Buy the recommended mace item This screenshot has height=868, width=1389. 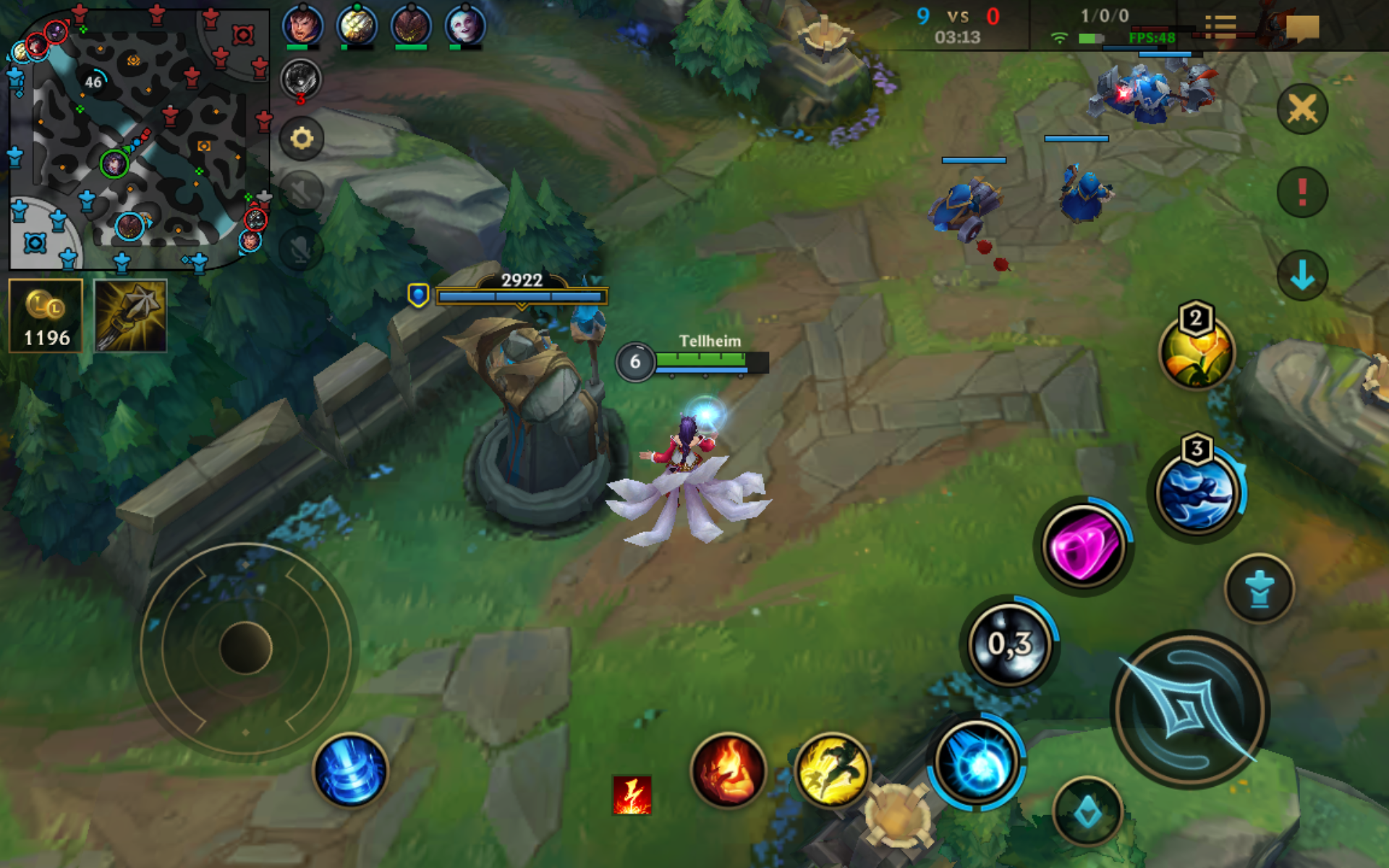131,316
